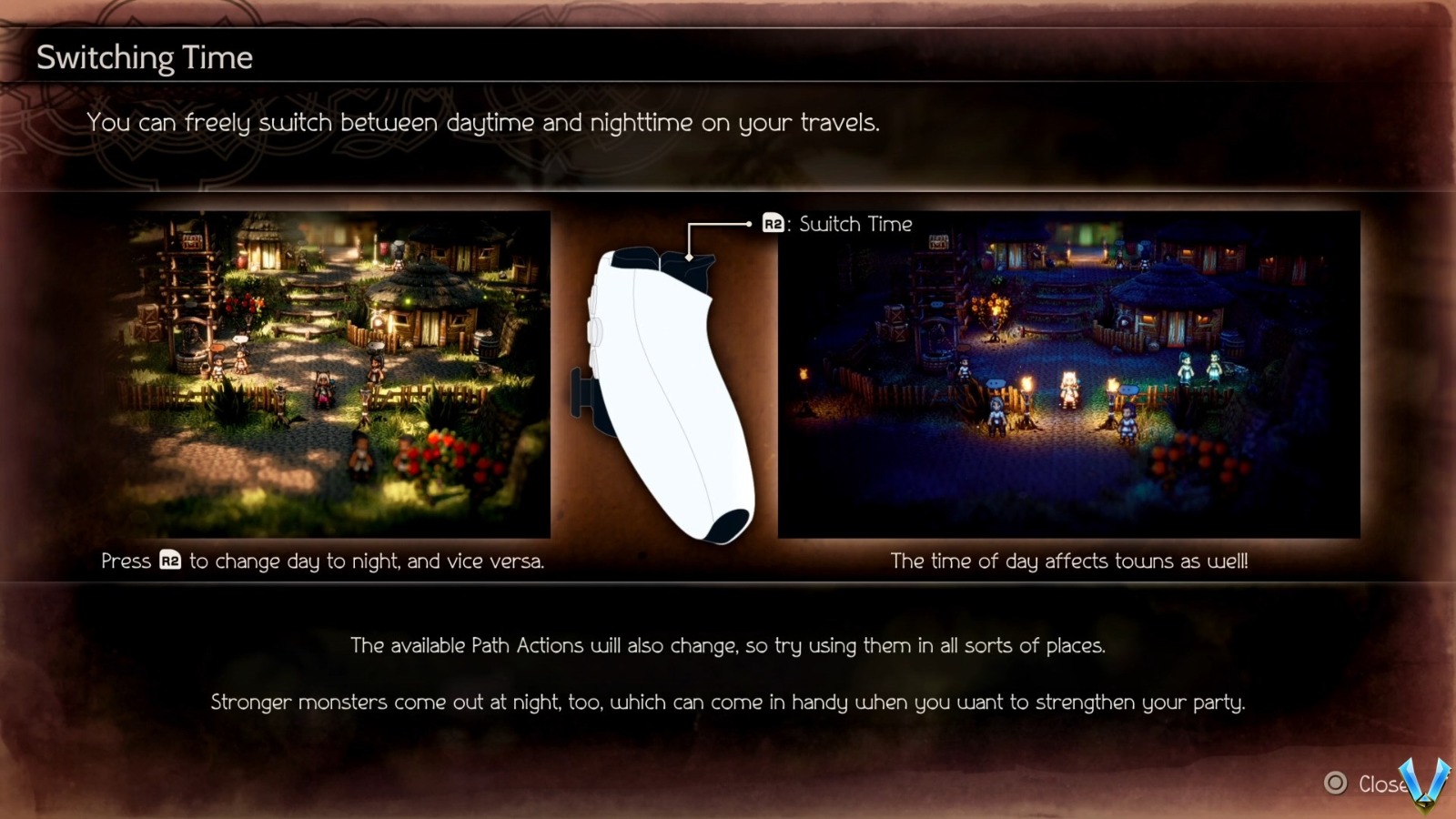Toggle time by clicking the Switch Time label
This screenshot has height=819, width=1456.
click(x=854, y=224)
